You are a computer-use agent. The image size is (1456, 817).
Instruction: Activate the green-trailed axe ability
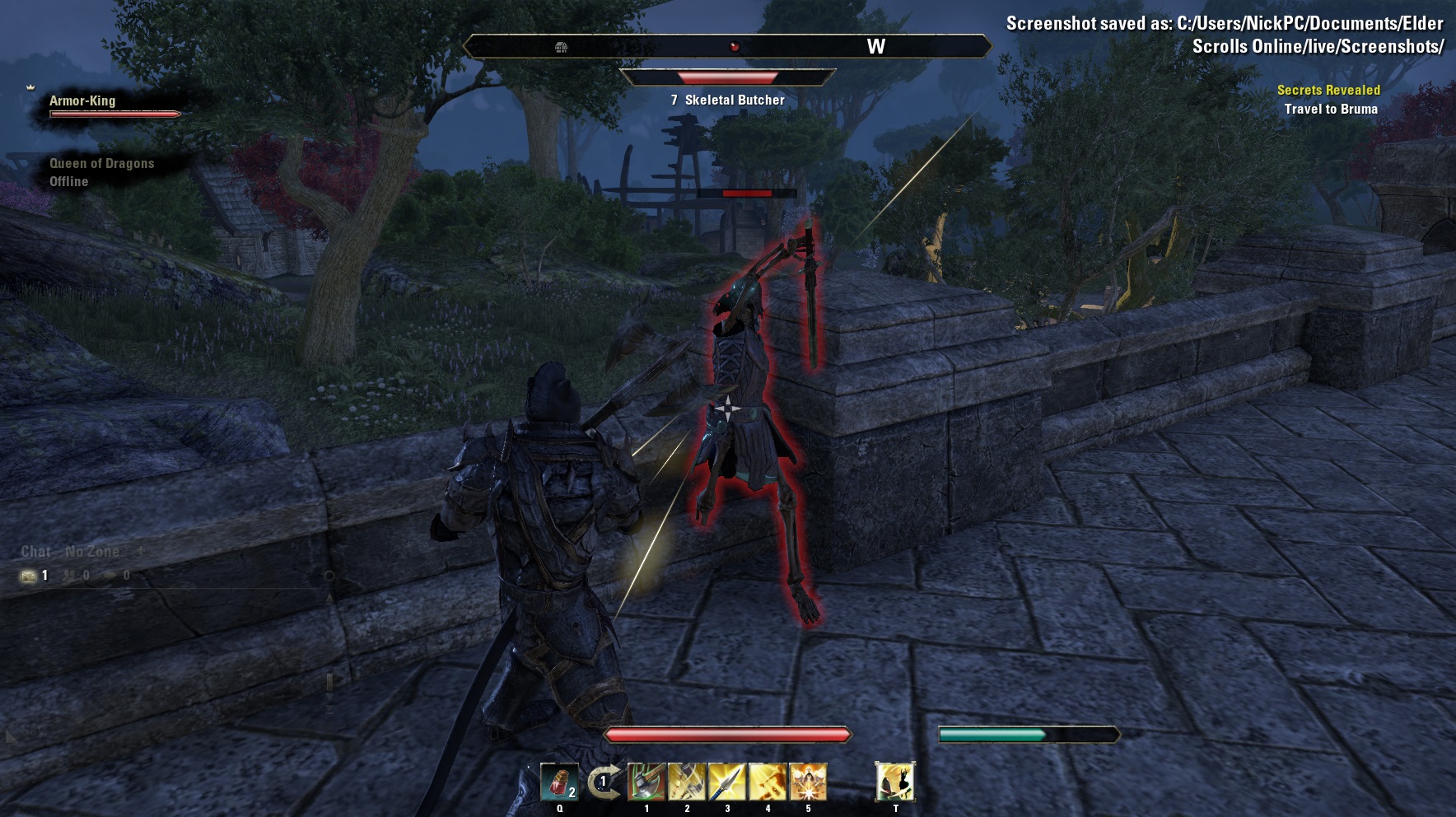646,782
